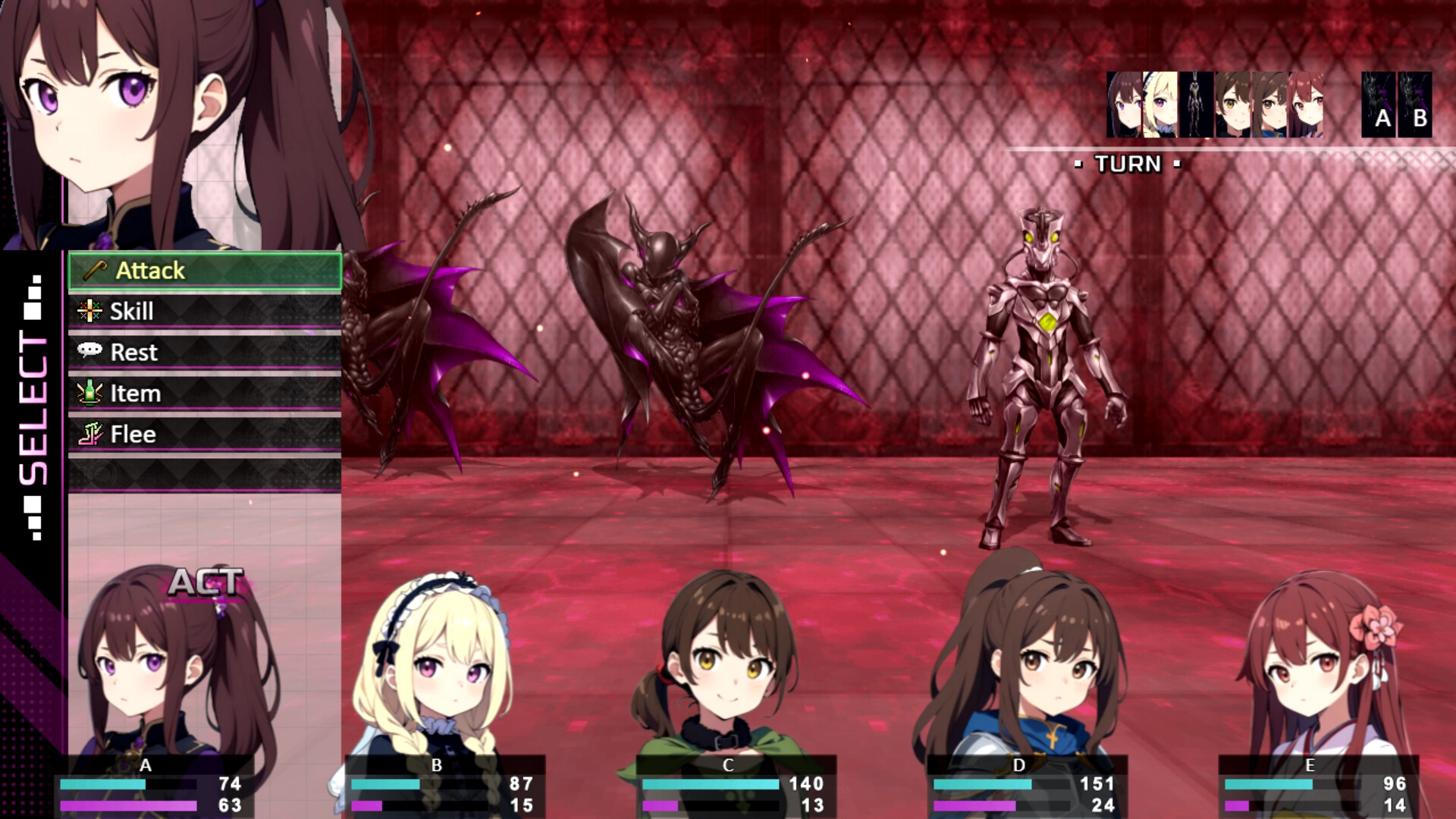Click enemy A's turn order icon
Image resolution: width=1456 pixels, height=819 pixels.
click(x=1379, y=105)
